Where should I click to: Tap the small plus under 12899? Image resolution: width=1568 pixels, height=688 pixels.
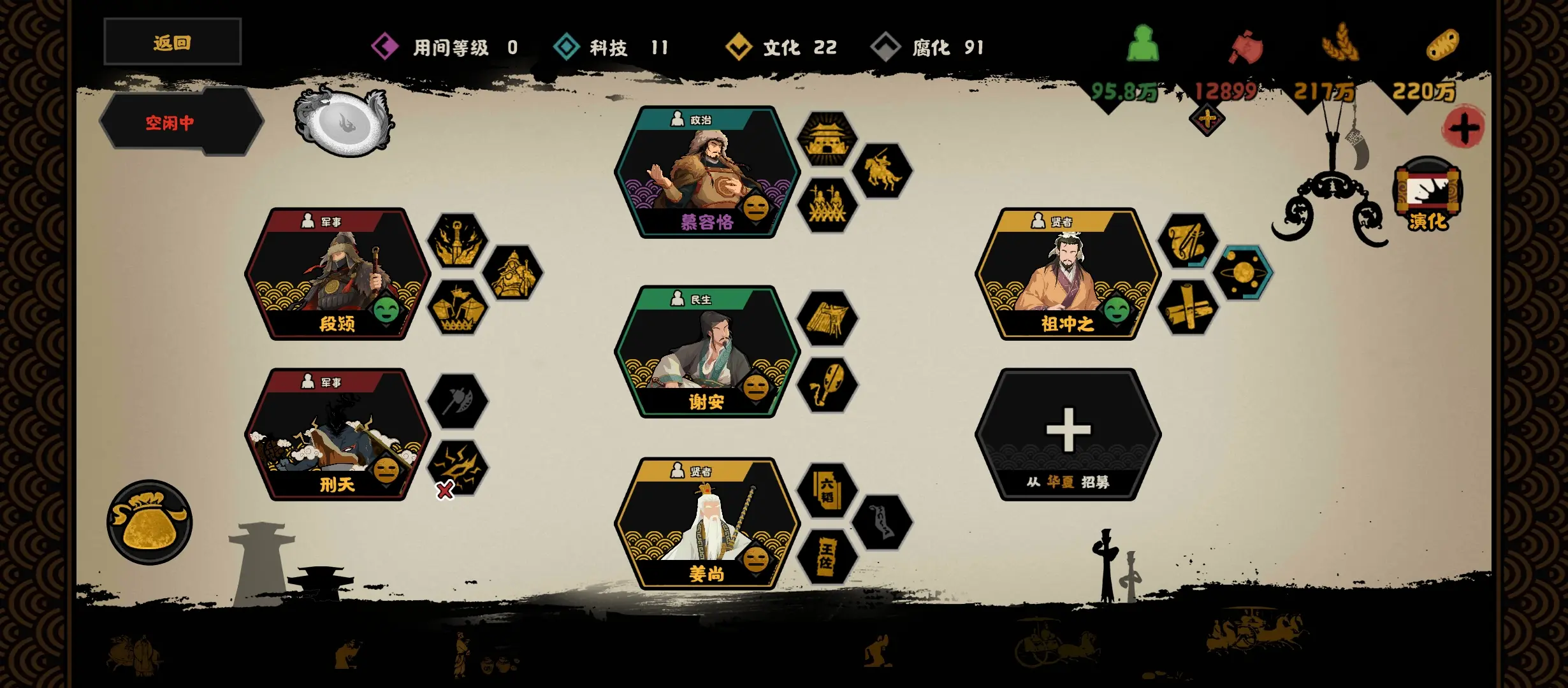(x=1207, y=119)
